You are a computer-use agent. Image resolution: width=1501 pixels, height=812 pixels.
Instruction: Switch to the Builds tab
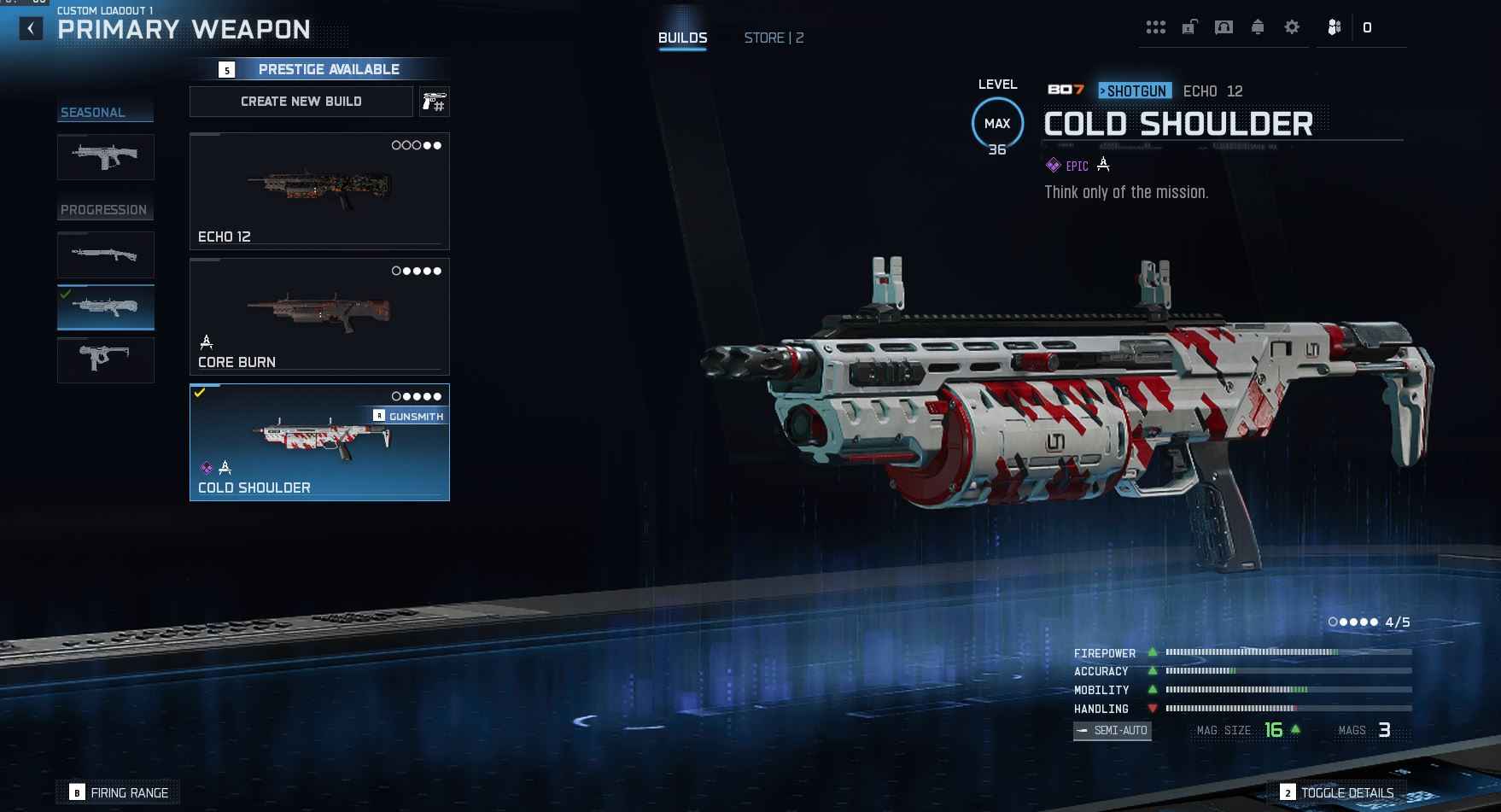pyautogui.click(x=682, y=38)
